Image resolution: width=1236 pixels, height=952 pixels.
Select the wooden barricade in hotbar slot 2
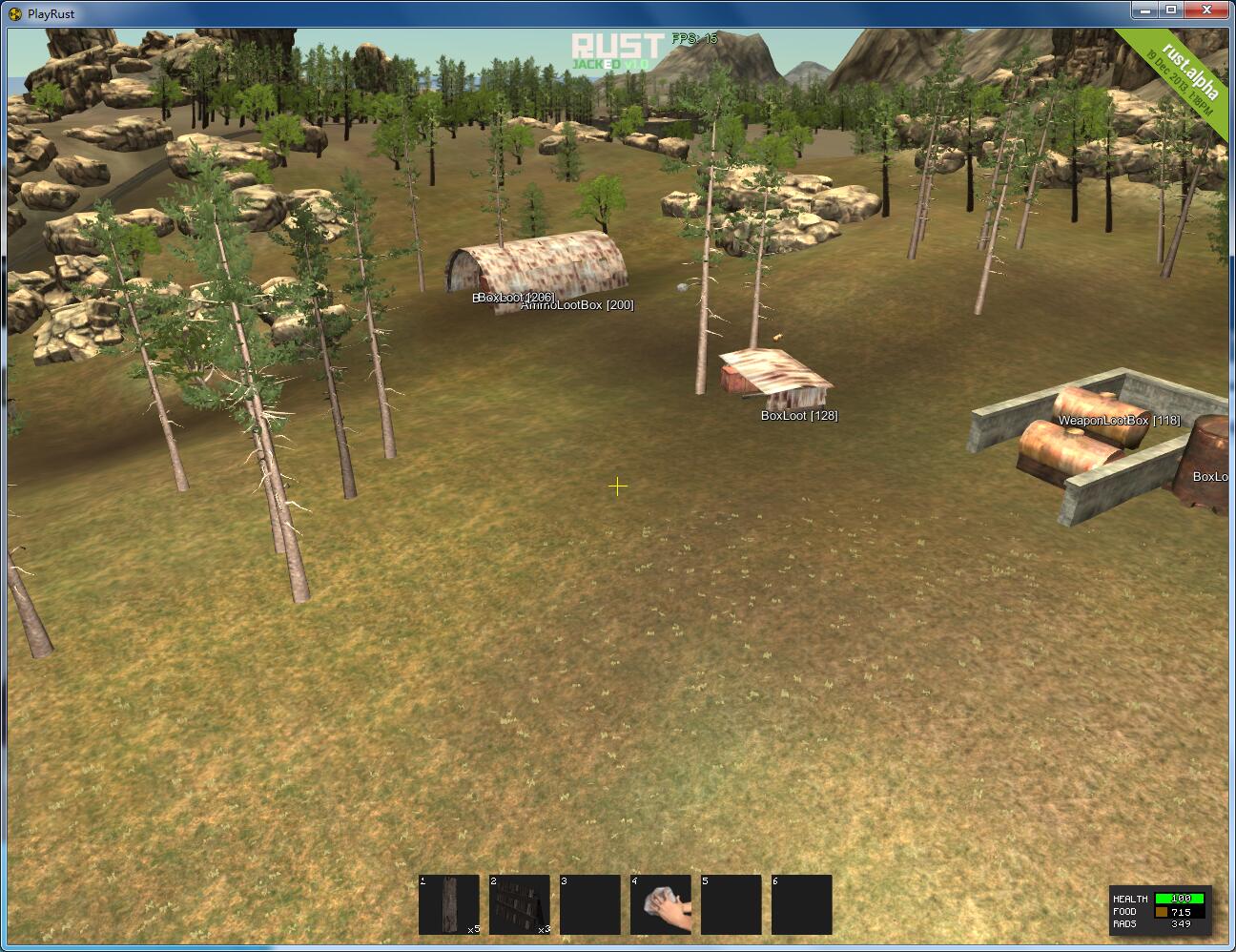point(519,904)
